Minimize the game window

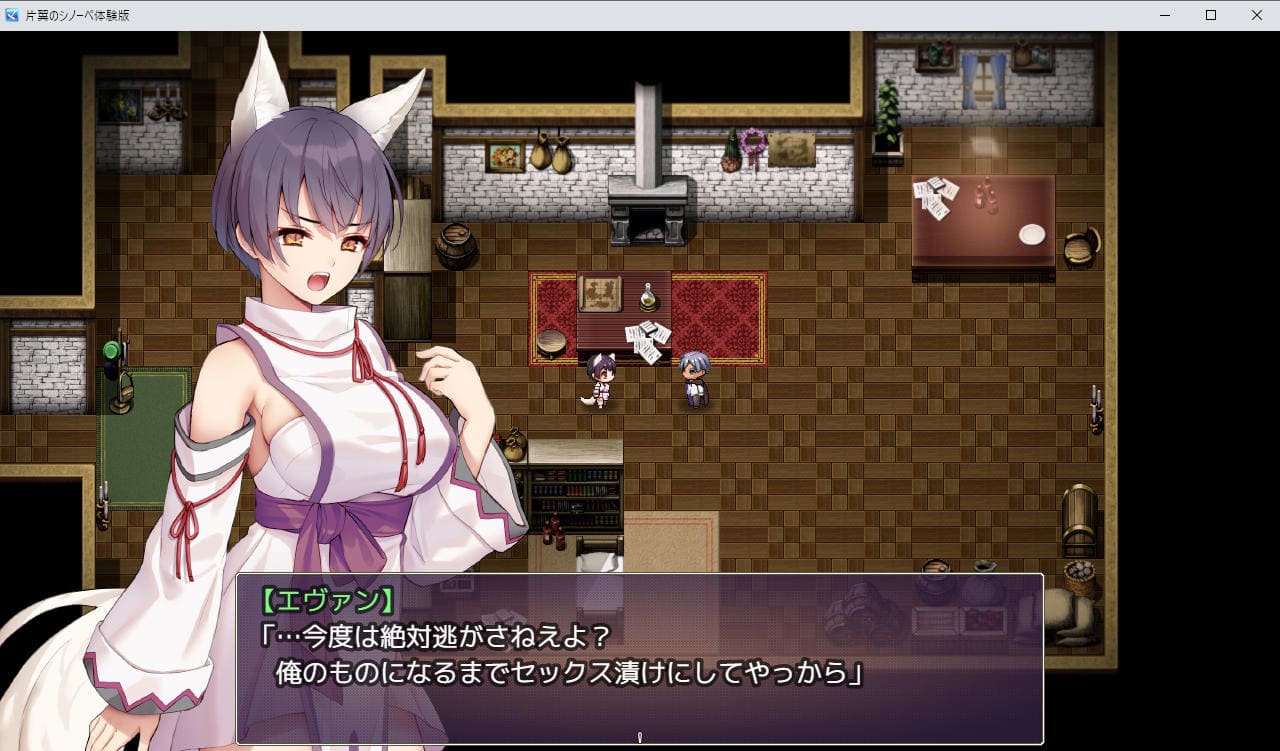(1165, 15)
